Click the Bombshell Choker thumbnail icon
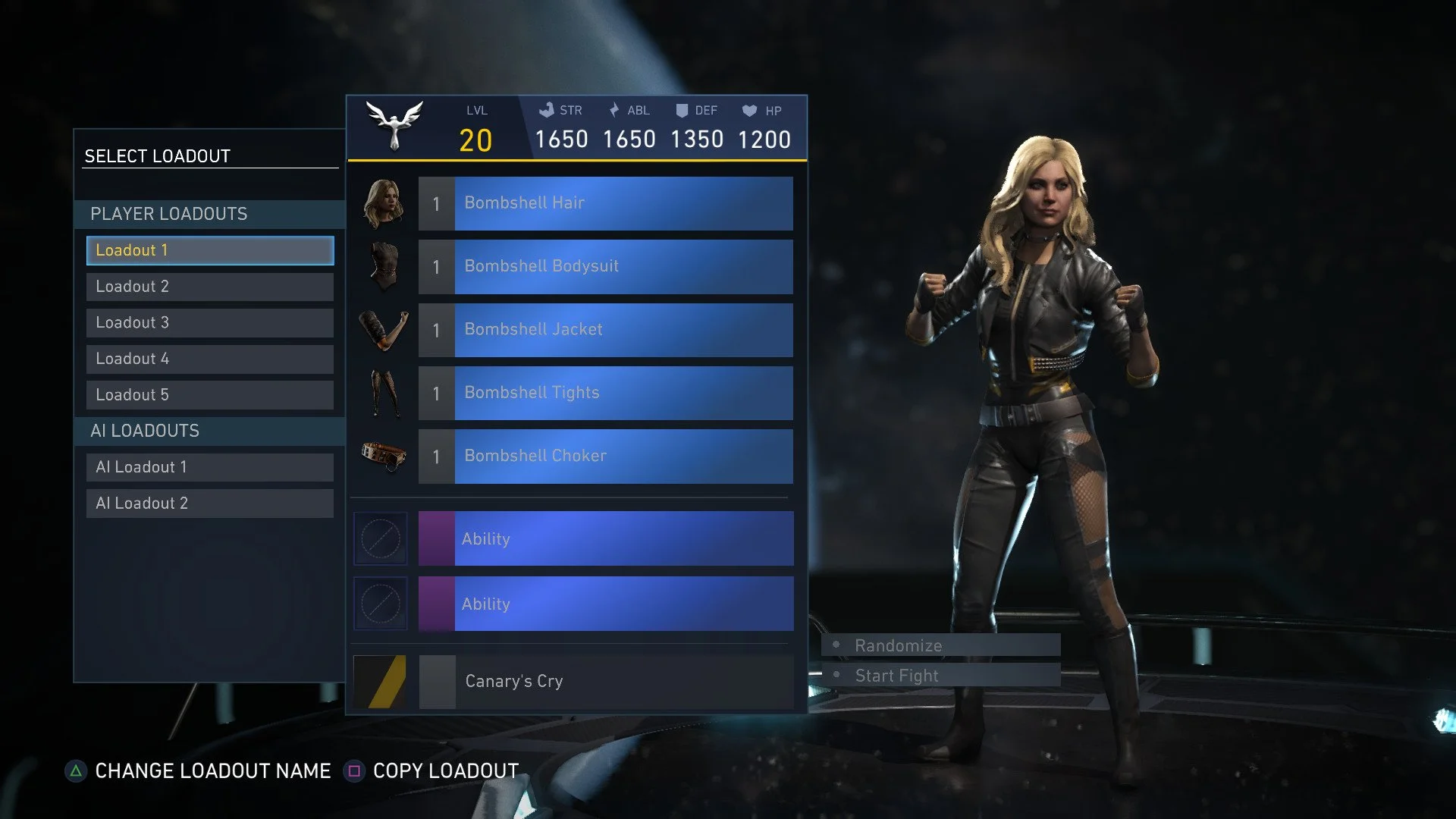 point(383,456)
